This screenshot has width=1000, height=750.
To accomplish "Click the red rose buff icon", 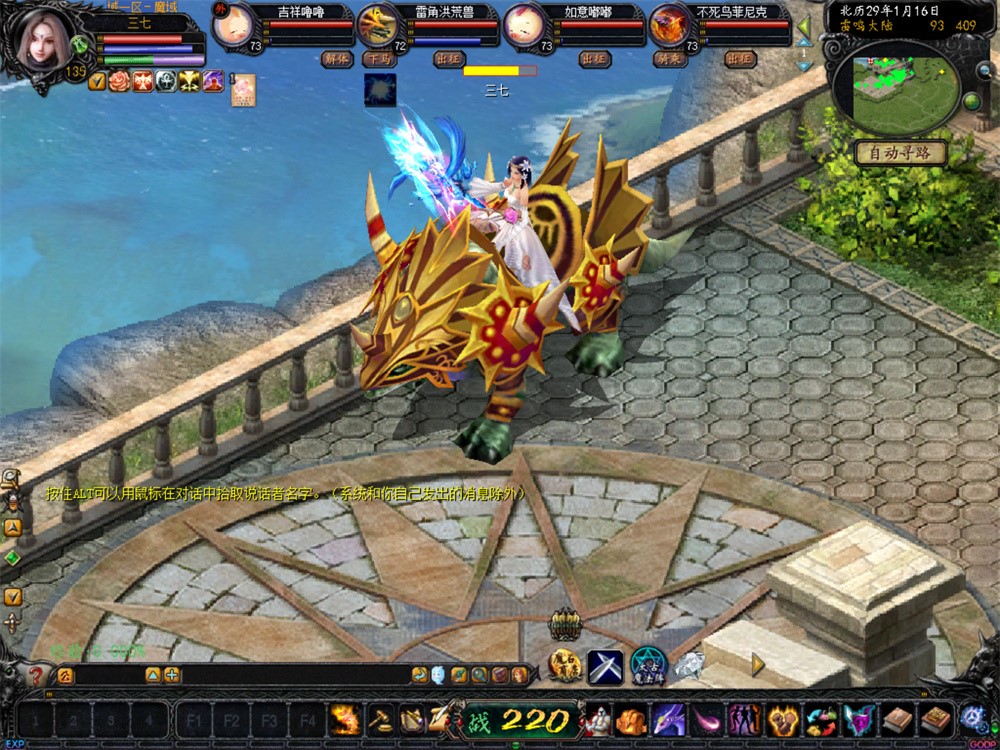I will 120,81.
